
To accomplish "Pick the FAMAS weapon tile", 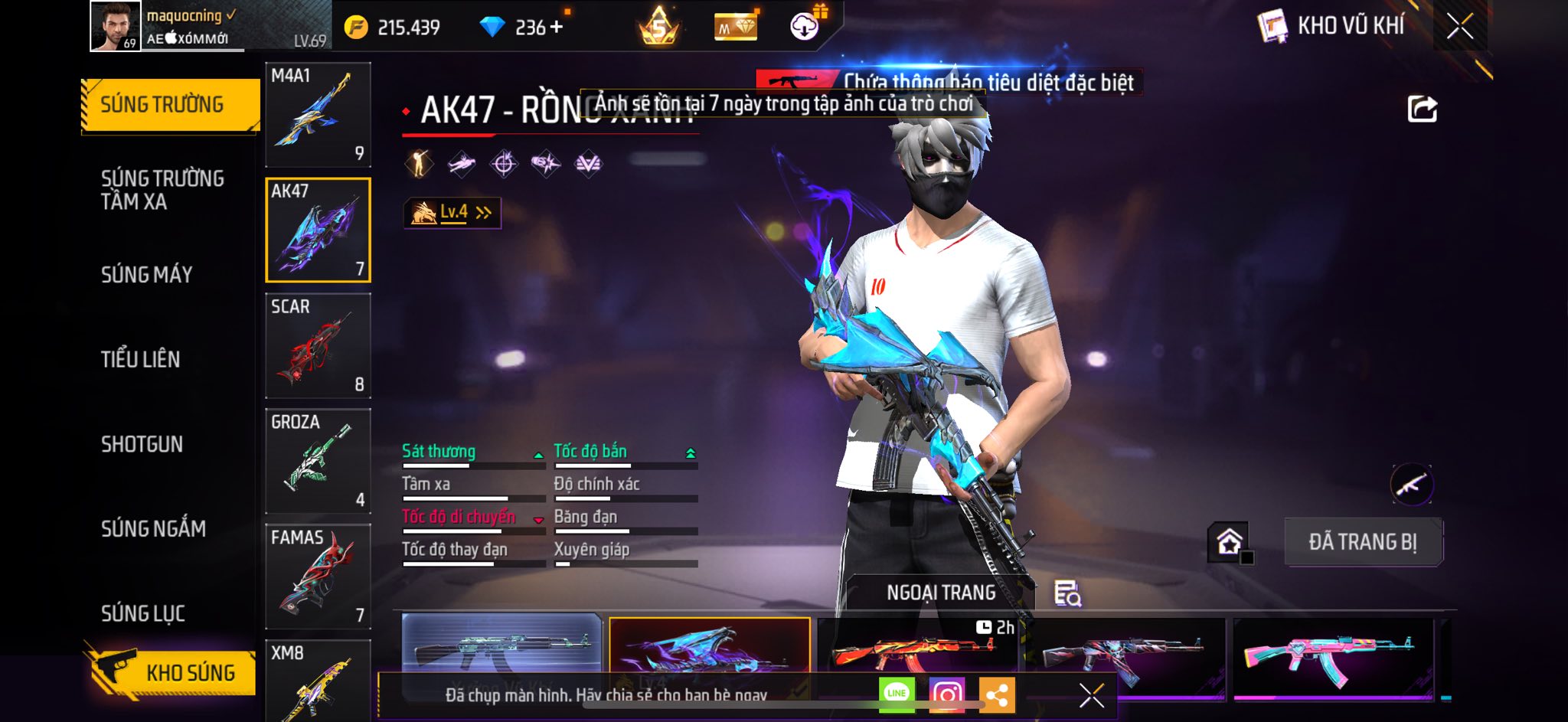I will 318,577.
